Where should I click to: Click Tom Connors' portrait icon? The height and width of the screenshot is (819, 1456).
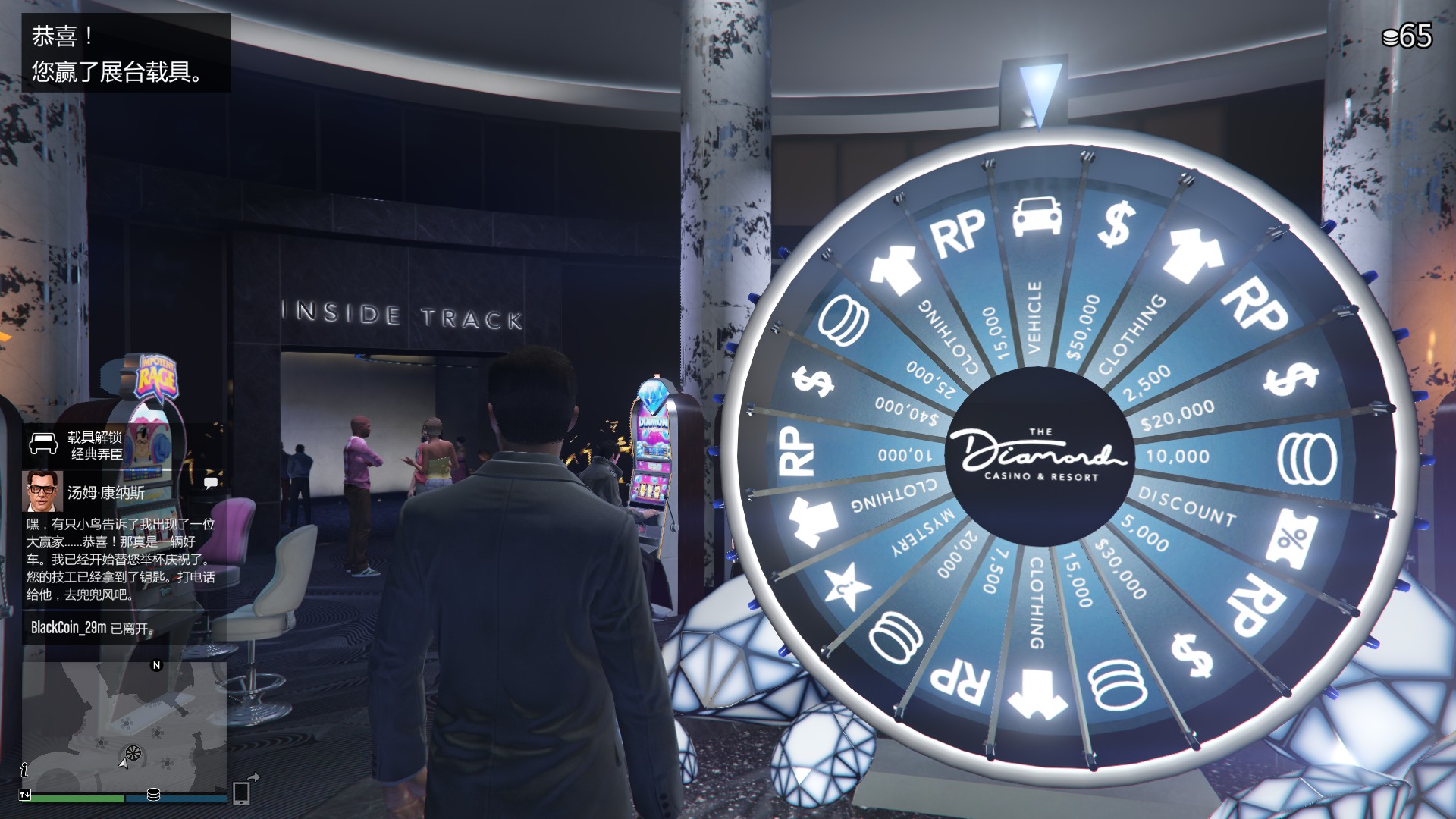tap(44, 491)
